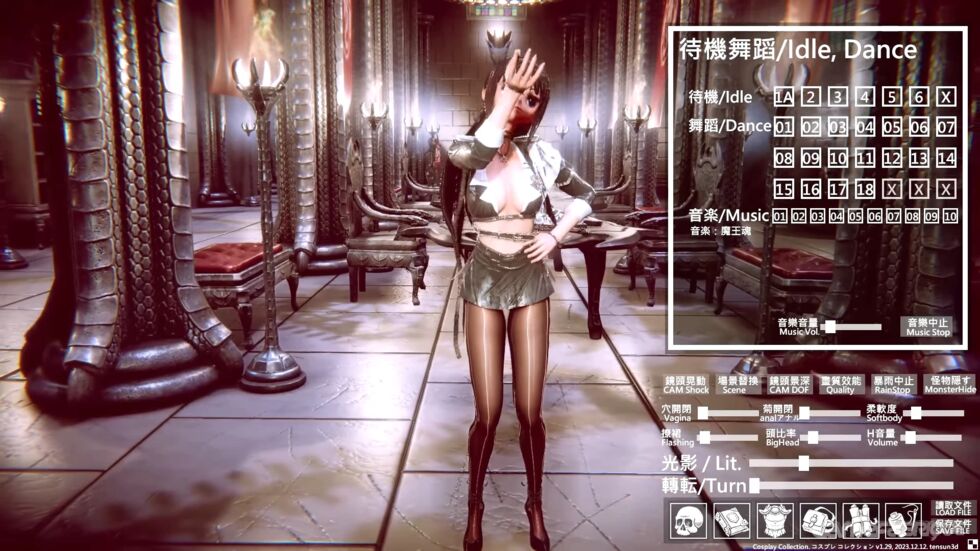Screen dimensions: 980x551
Task: Click the Music Stop button
Action: pos(927,327)
